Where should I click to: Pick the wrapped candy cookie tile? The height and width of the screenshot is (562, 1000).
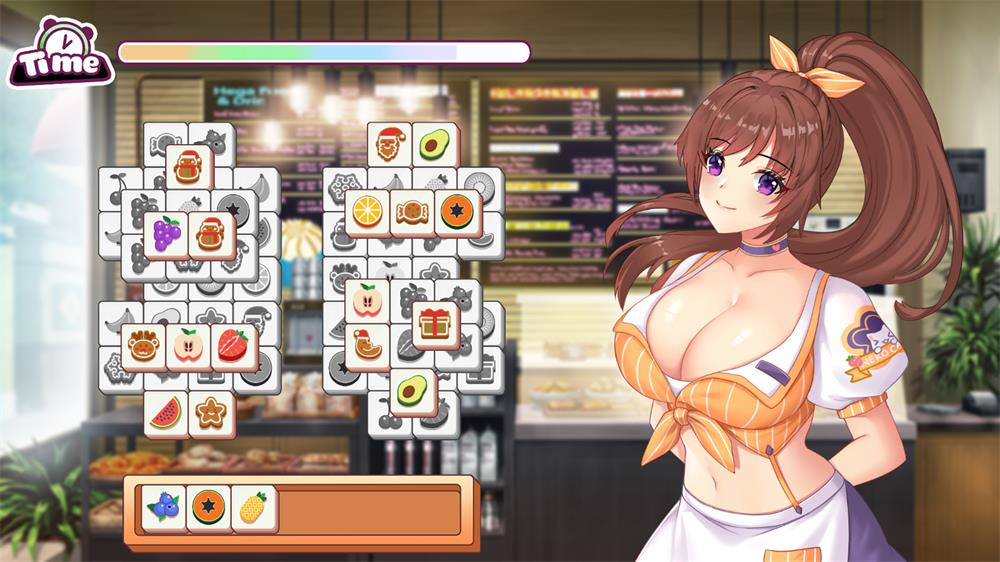coord(413,213)
